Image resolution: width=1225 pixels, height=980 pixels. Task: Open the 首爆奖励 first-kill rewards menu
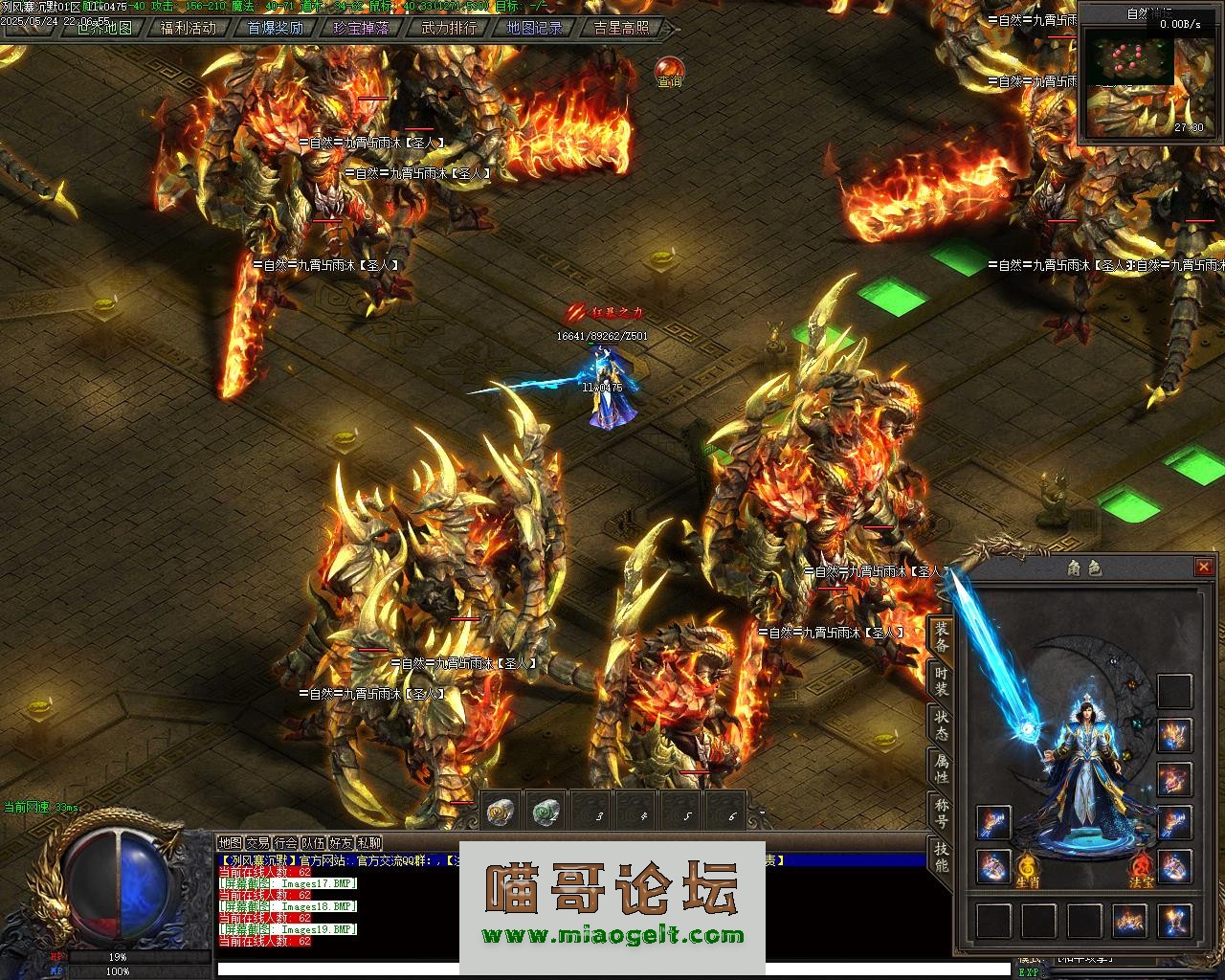pos(275,28)
